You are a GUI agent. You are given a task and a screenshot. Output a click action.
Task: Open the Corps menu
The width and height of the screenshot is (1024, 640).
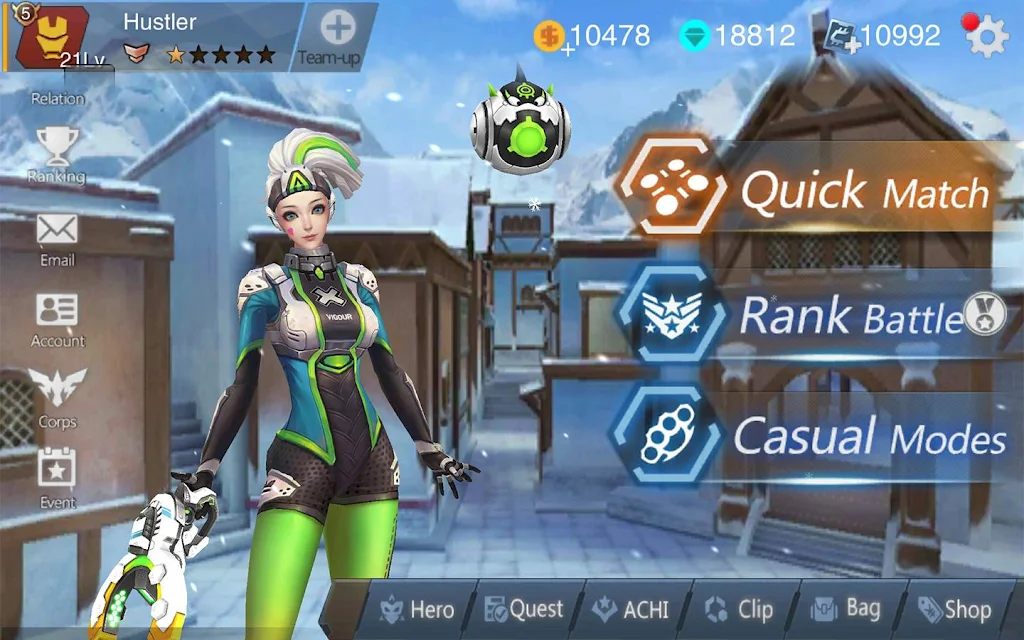(57, 398)
